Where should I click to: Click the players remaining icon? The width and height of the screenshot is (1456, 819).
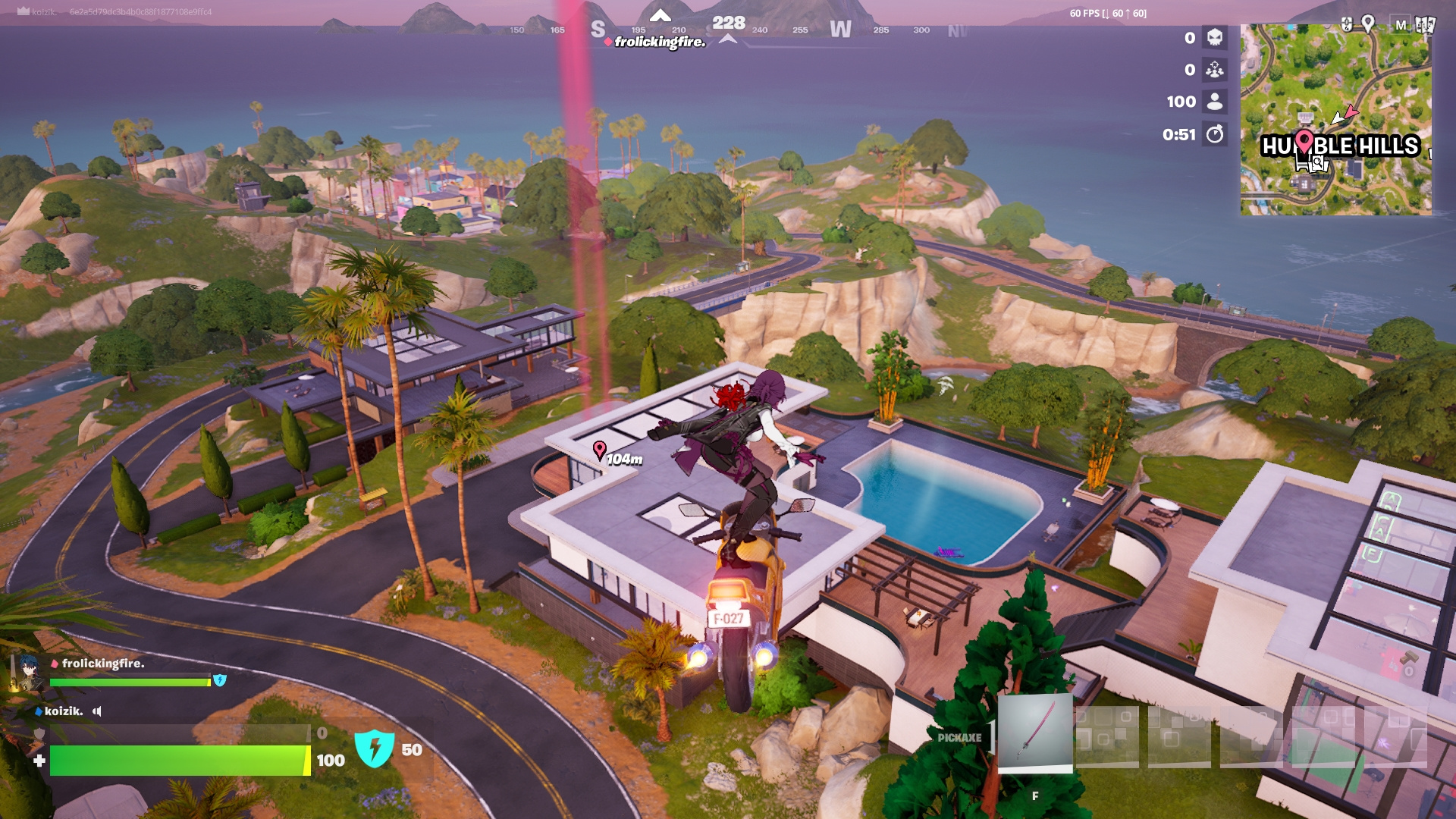tap(1215, 102)
